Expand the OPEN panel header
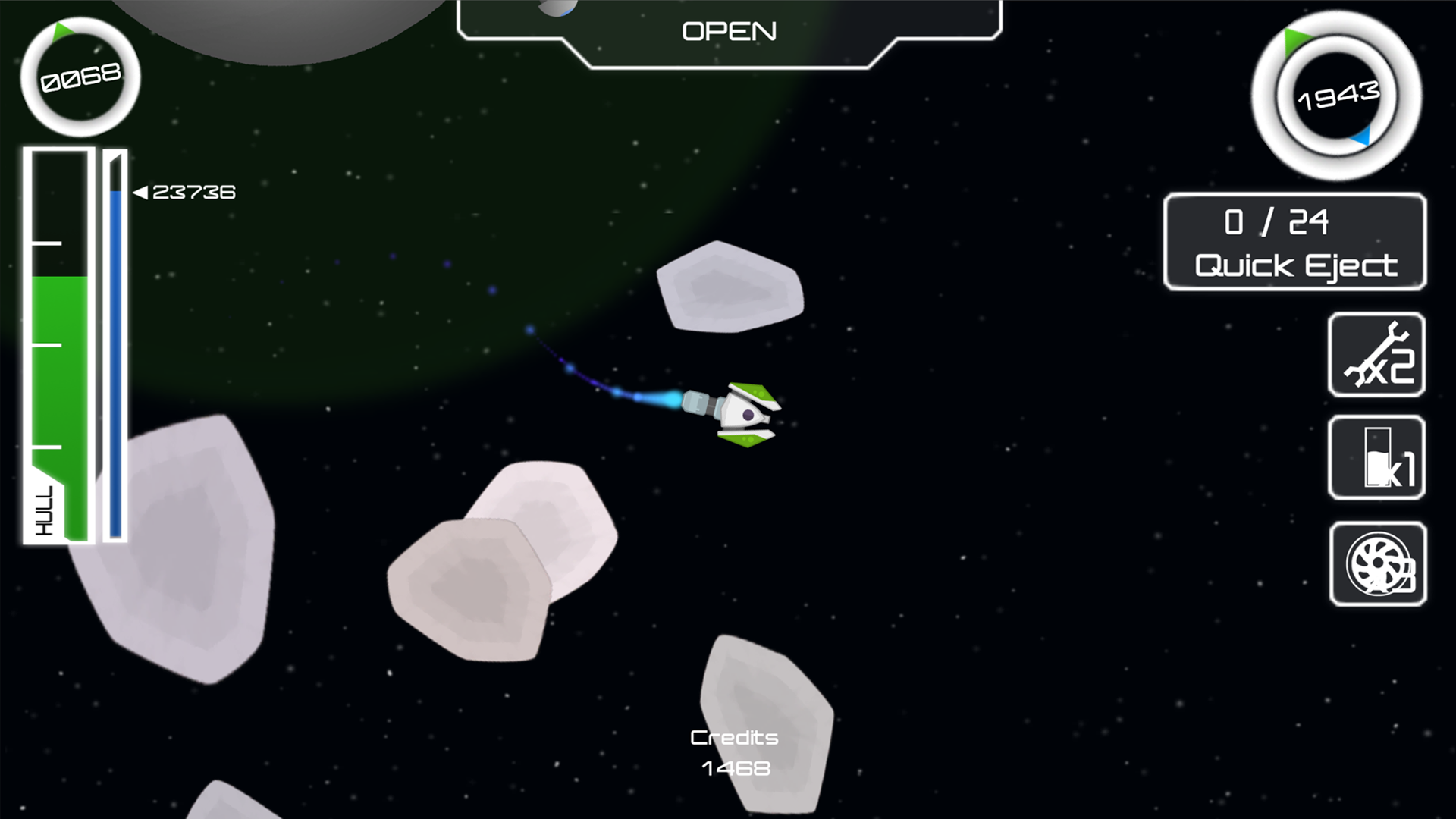This screenshot has width=1456, height=819. (x=730, y=30)
